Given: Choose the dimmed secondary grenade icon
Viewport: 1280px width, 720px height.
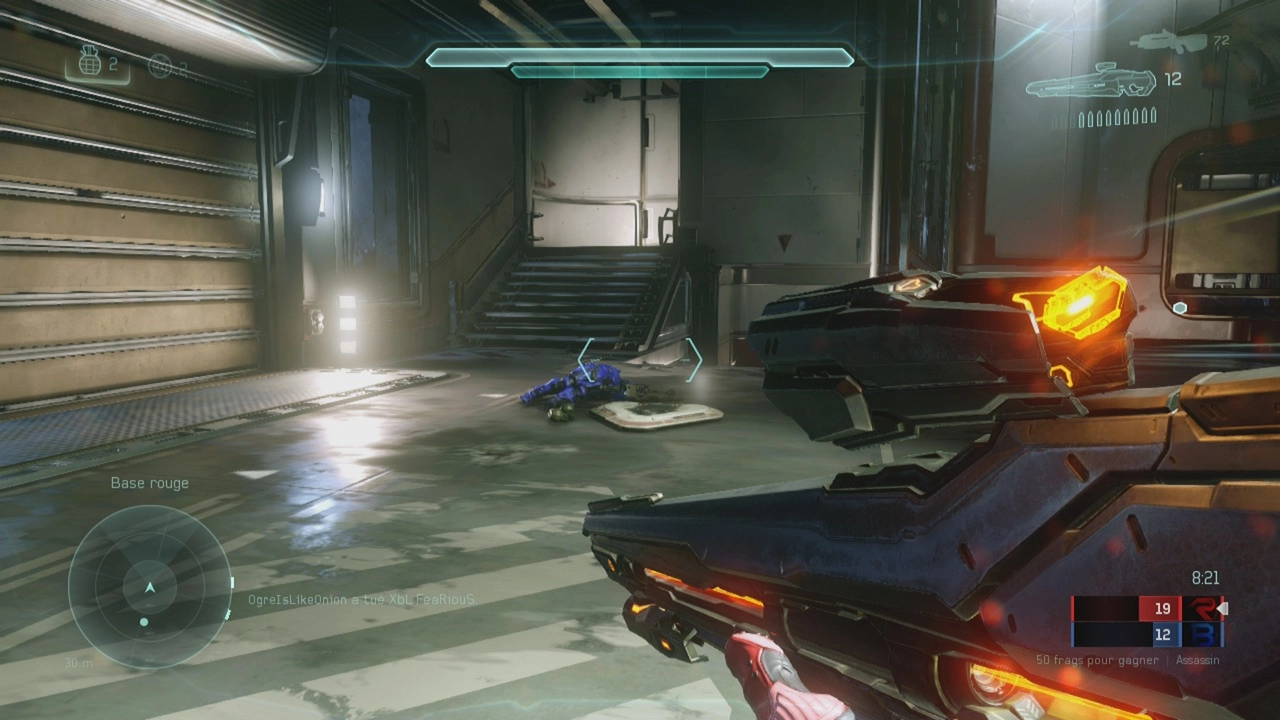Looking at the screenshot, I should (159, 66).
